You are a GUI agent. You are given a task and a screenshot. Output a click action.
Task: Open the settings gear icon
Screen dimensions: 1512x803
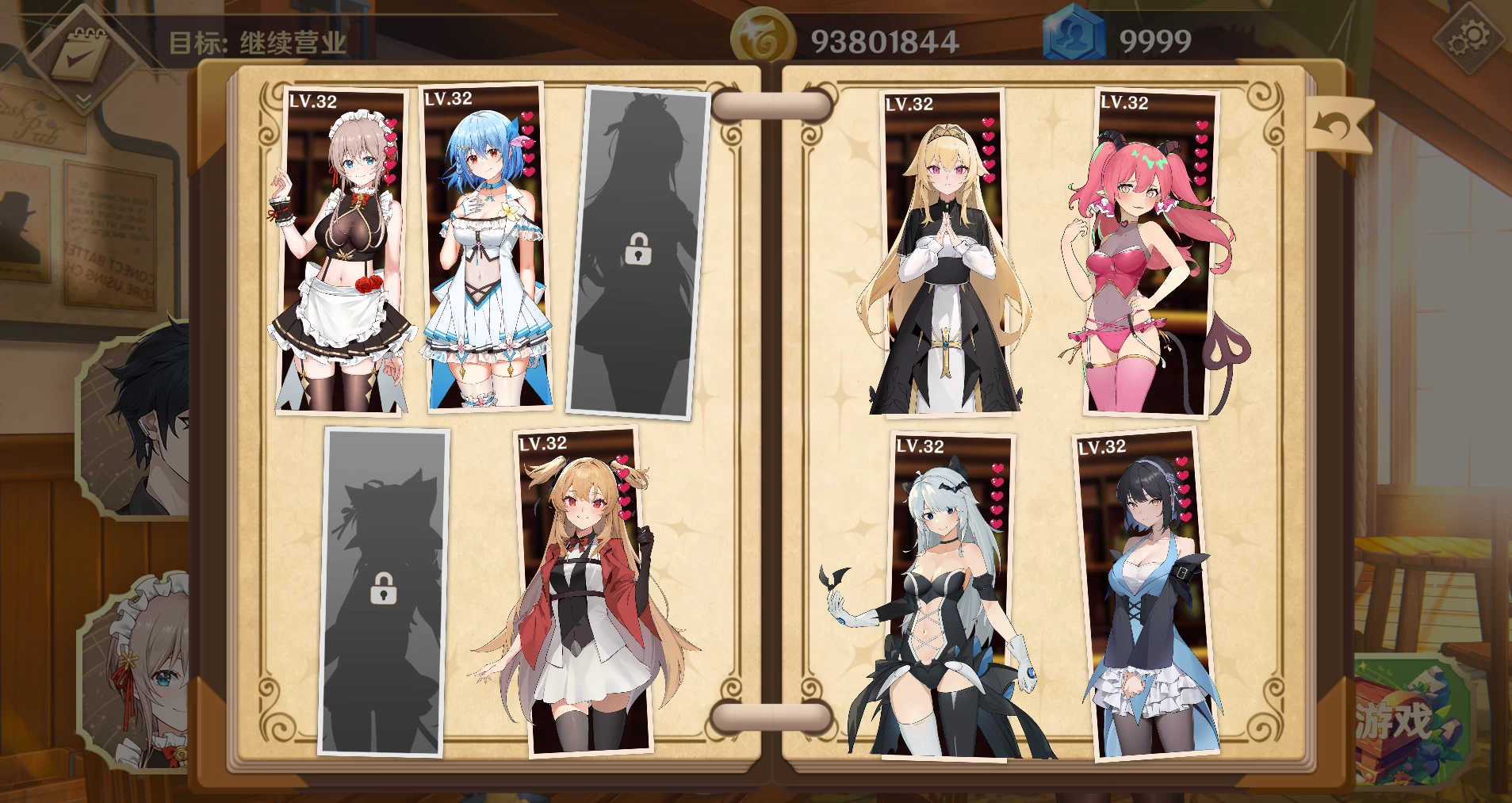[x=1468, y=38]
